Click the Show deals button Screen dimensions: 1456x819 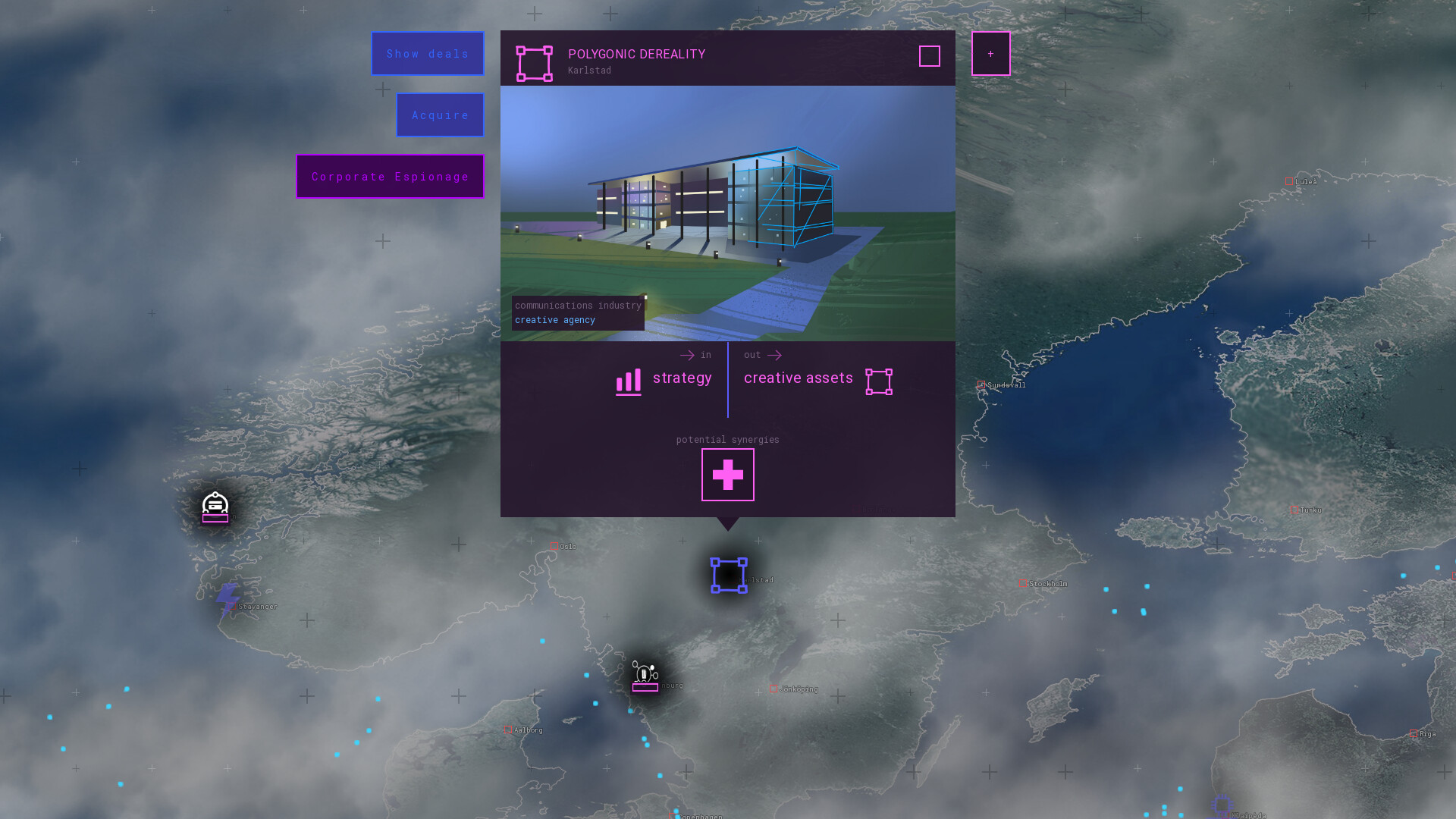pyautogui.click(x=427, y=53)
